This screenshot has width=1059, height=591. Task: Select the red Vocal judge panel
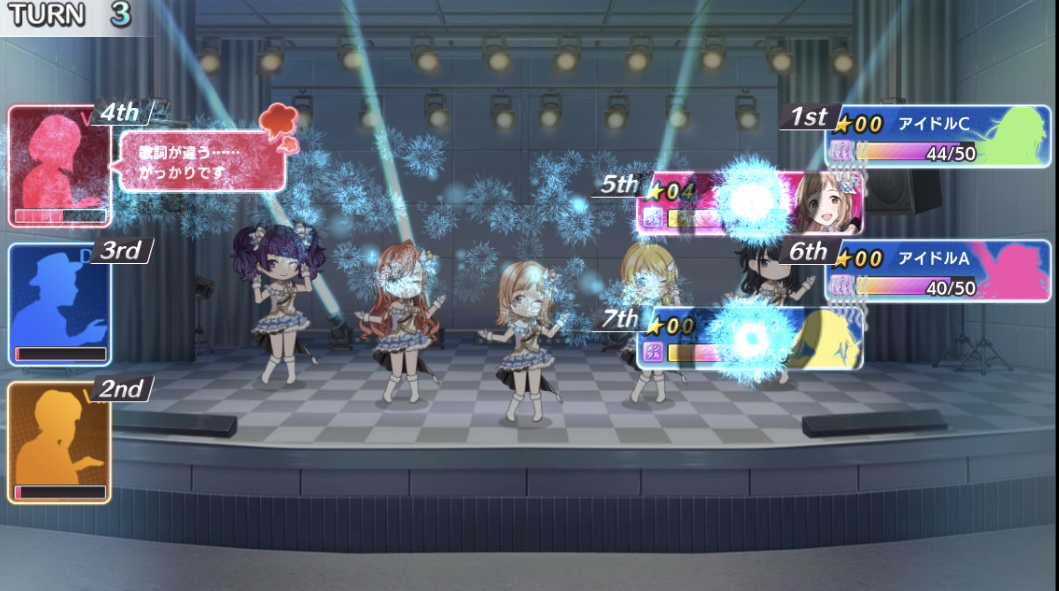click(x=58, y=165)
